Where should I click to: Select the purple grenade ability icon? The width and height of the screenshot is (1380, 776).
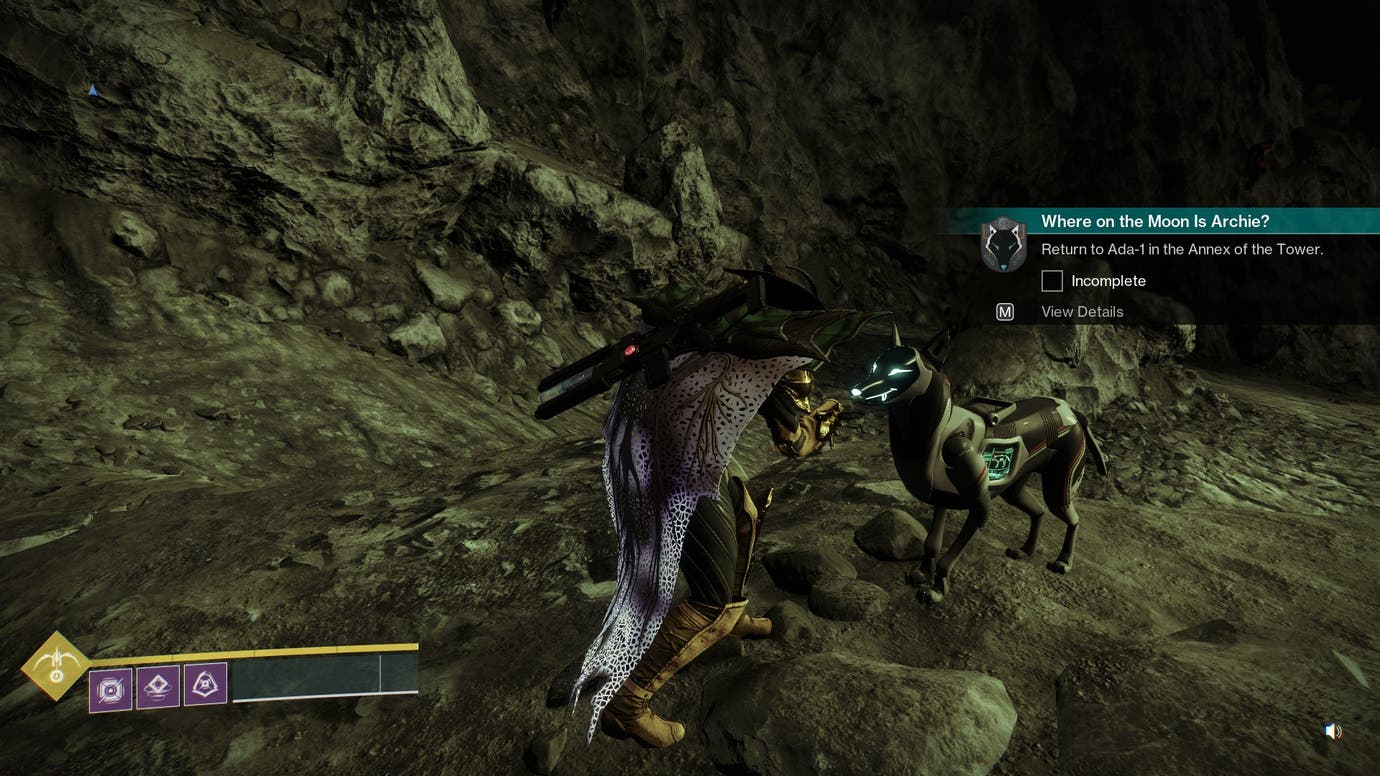110,689
